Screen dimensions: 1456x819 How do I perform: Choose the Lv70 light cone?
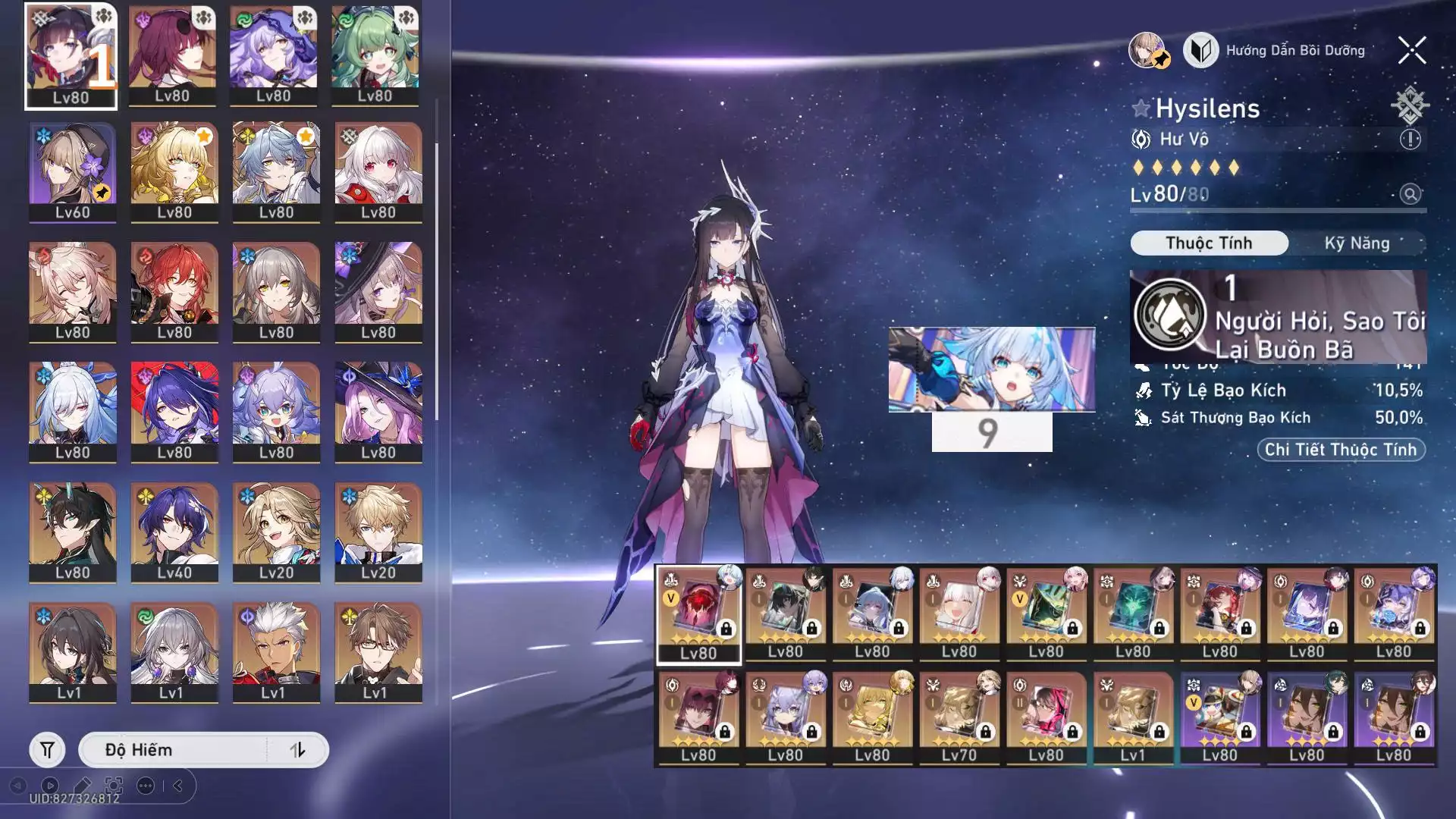point(959,717)
